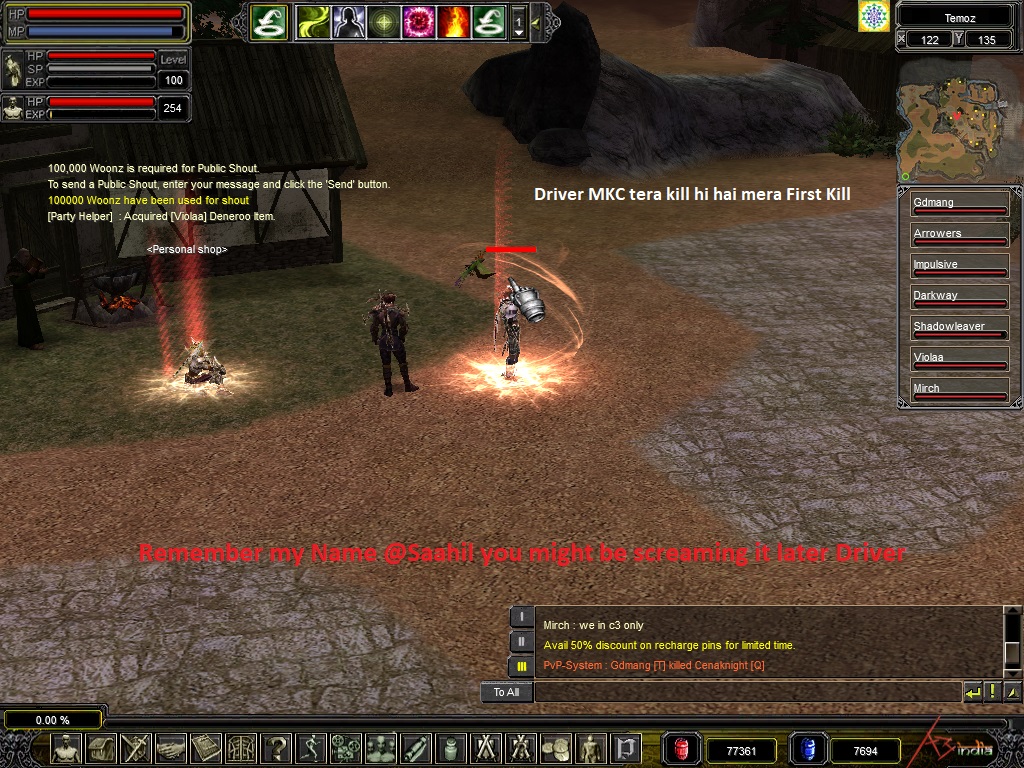Activate the white silhouette buff skill
Screen dimensions: 1024x768
tap(347, 21)
